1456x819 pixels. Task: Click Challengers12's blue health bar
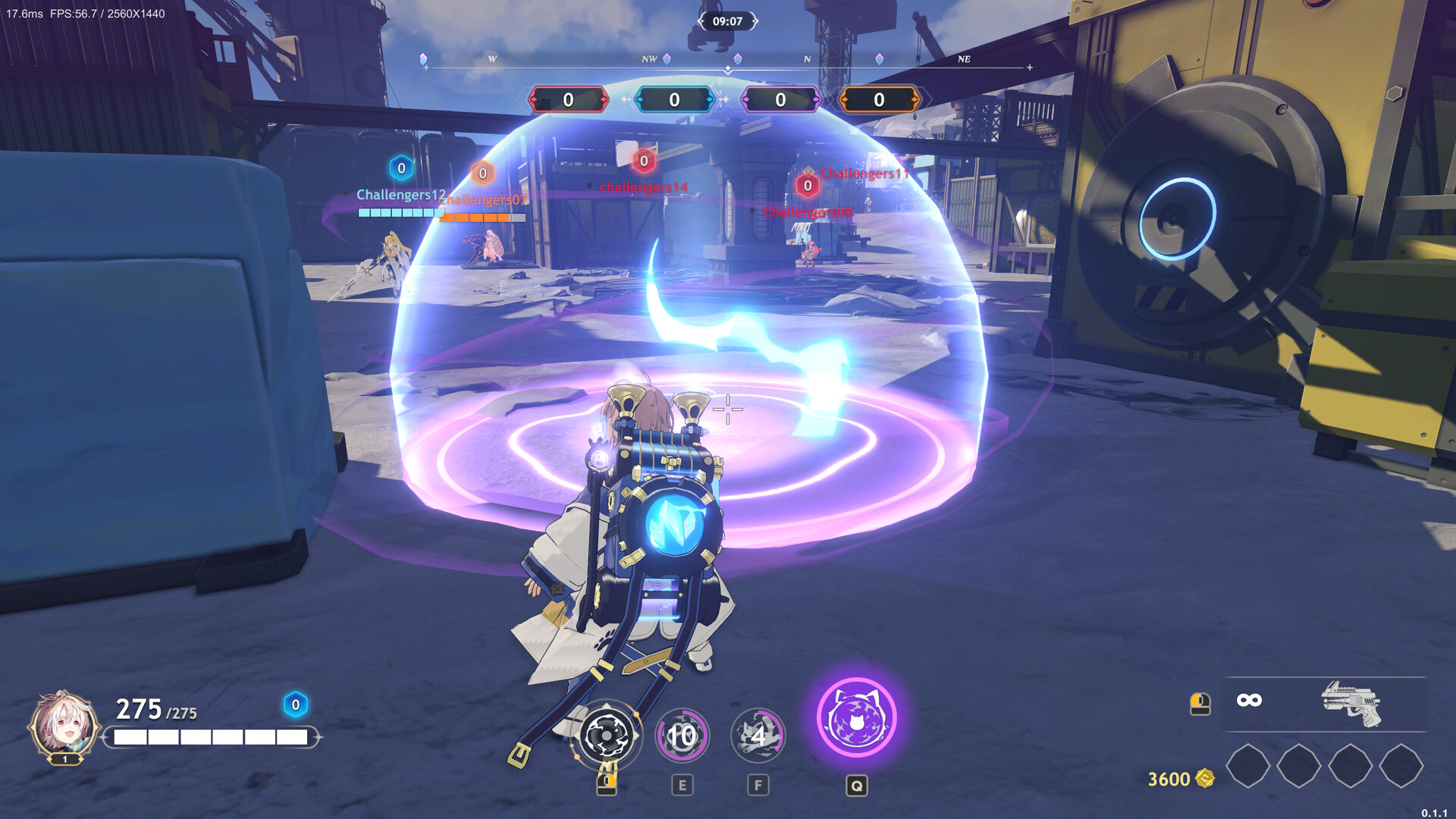[397, 213]
